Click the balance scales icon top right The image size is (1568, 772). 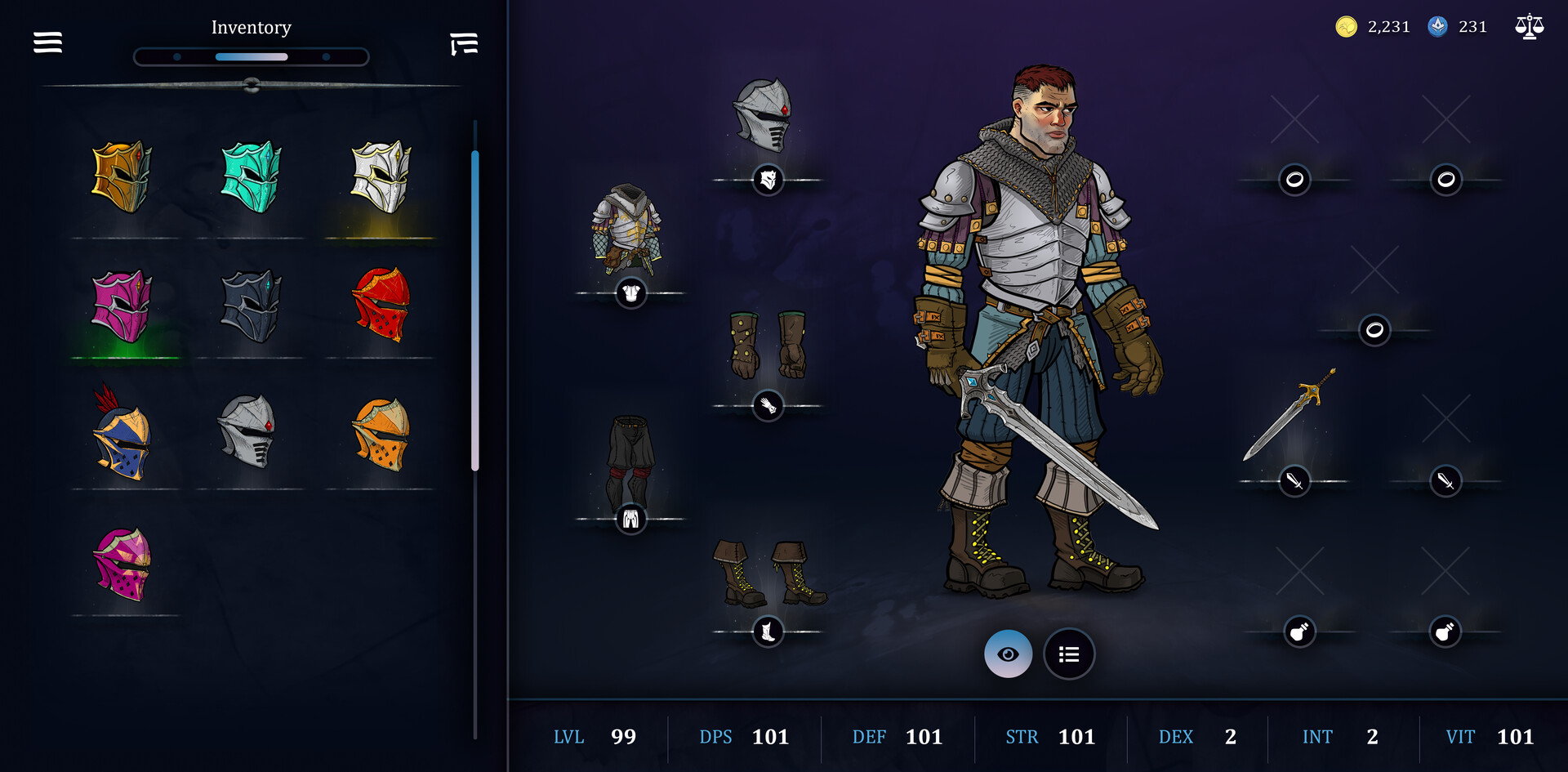1529,26
